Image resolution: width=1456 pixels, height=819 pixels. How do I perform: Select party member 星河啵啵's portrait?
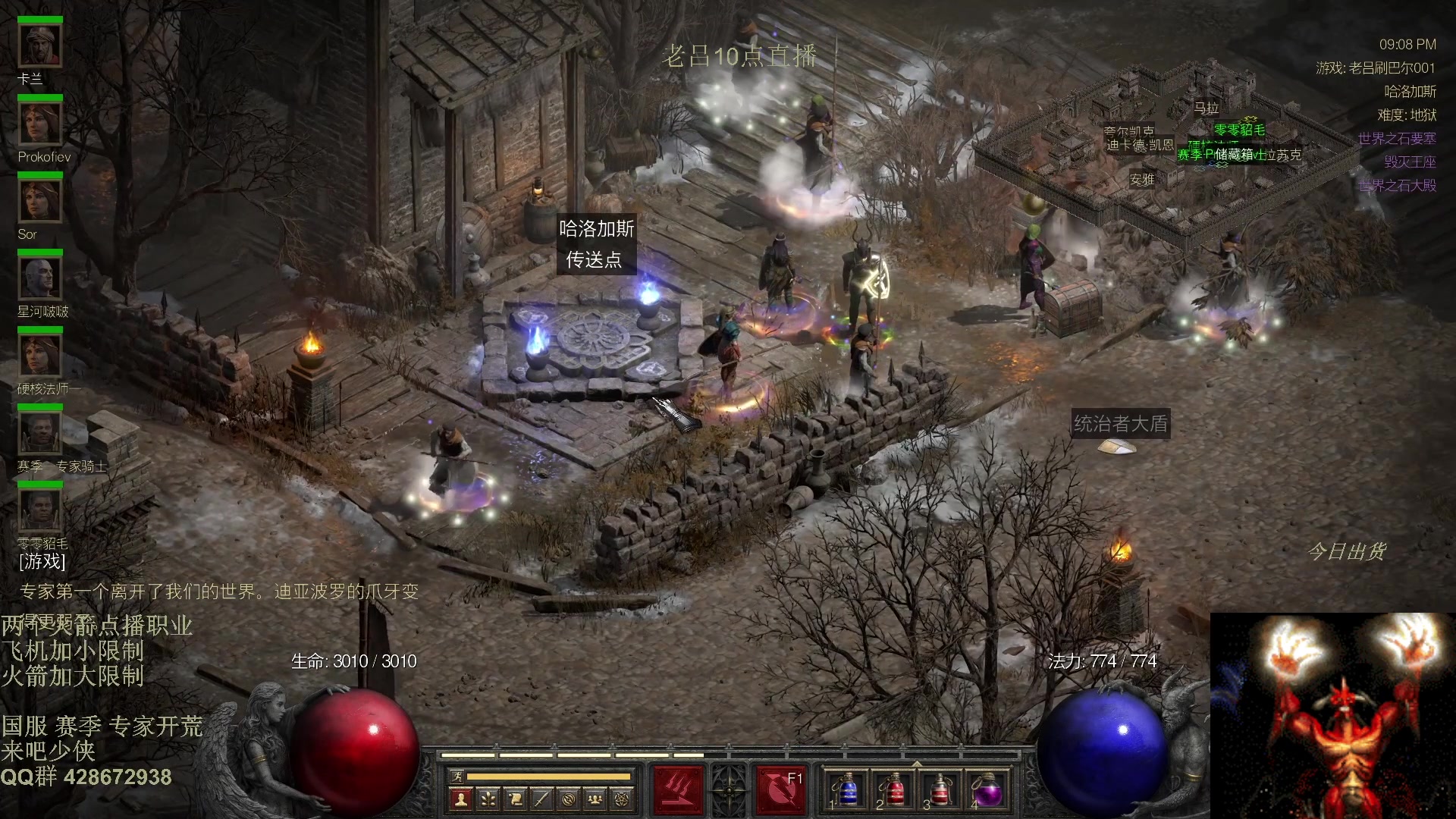[x=40, y=278]
